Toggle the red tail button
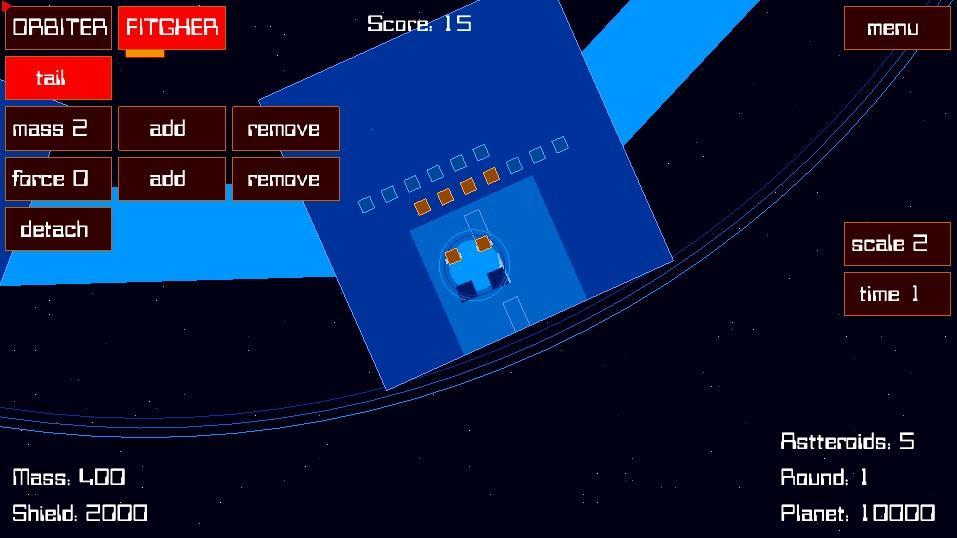957x538 pixels. pyautogui.click(x=58, y=78)
